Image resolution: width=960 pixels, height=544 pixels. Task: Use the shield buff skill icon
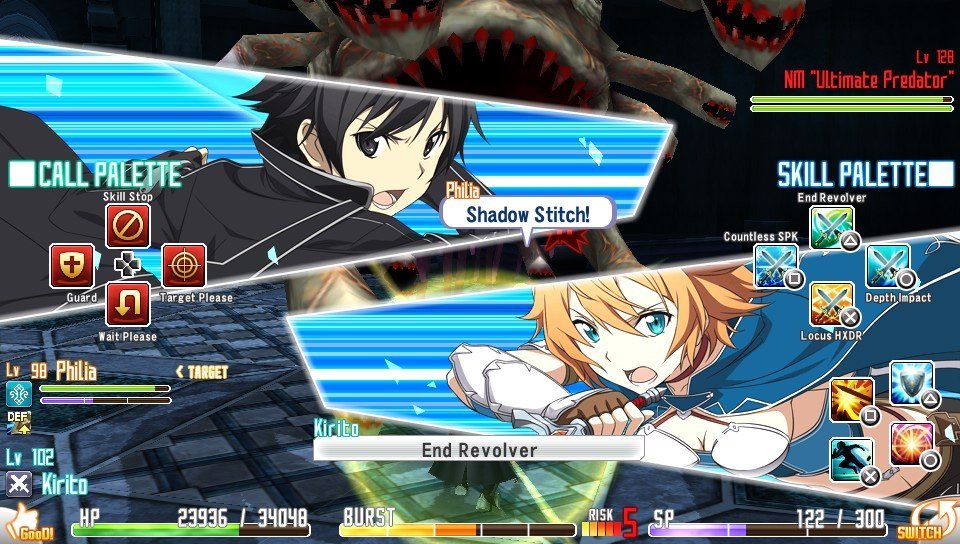[x=910, y=383]
